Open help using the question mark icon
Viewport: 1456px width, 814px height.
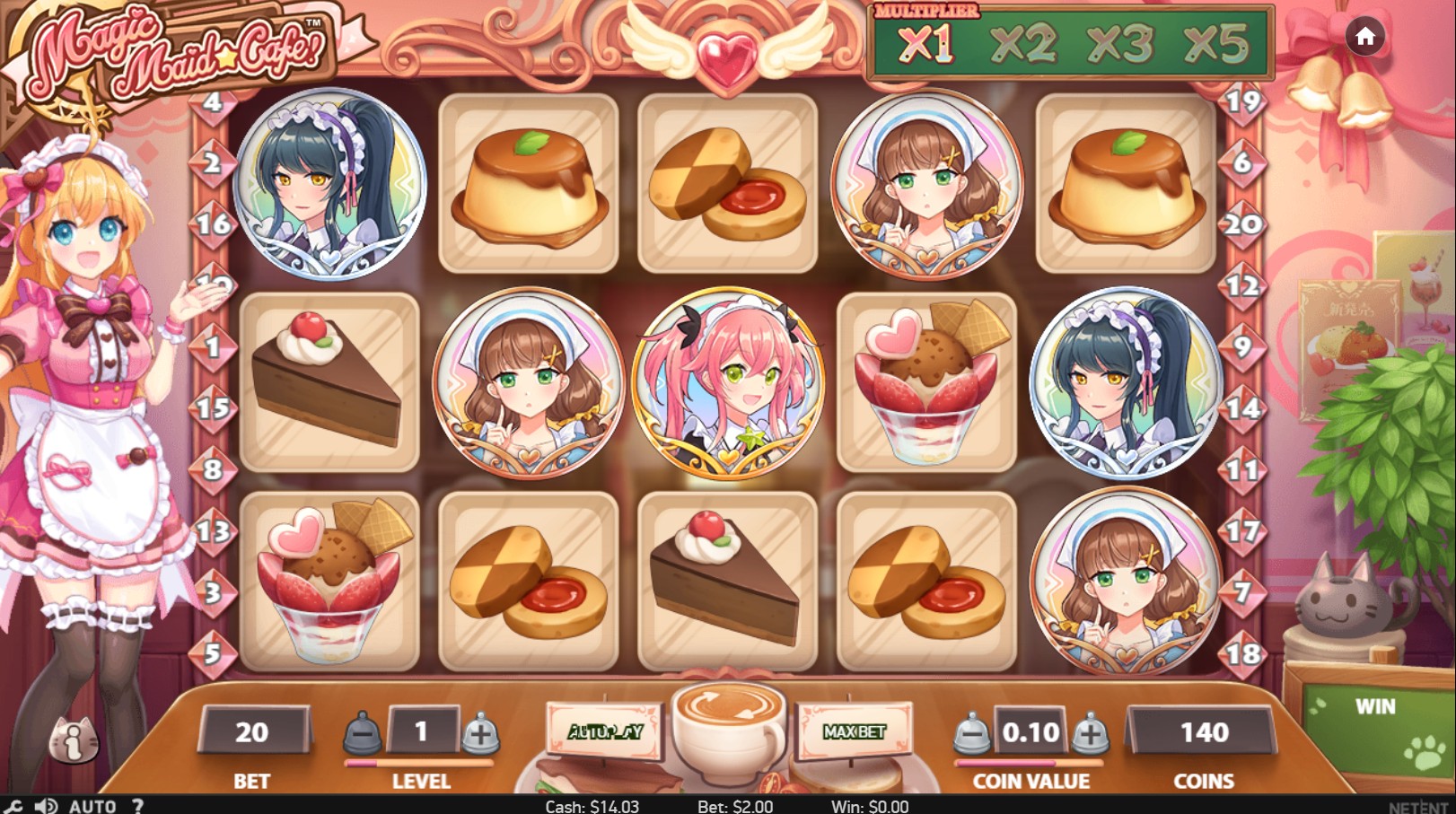pos(136,806)
